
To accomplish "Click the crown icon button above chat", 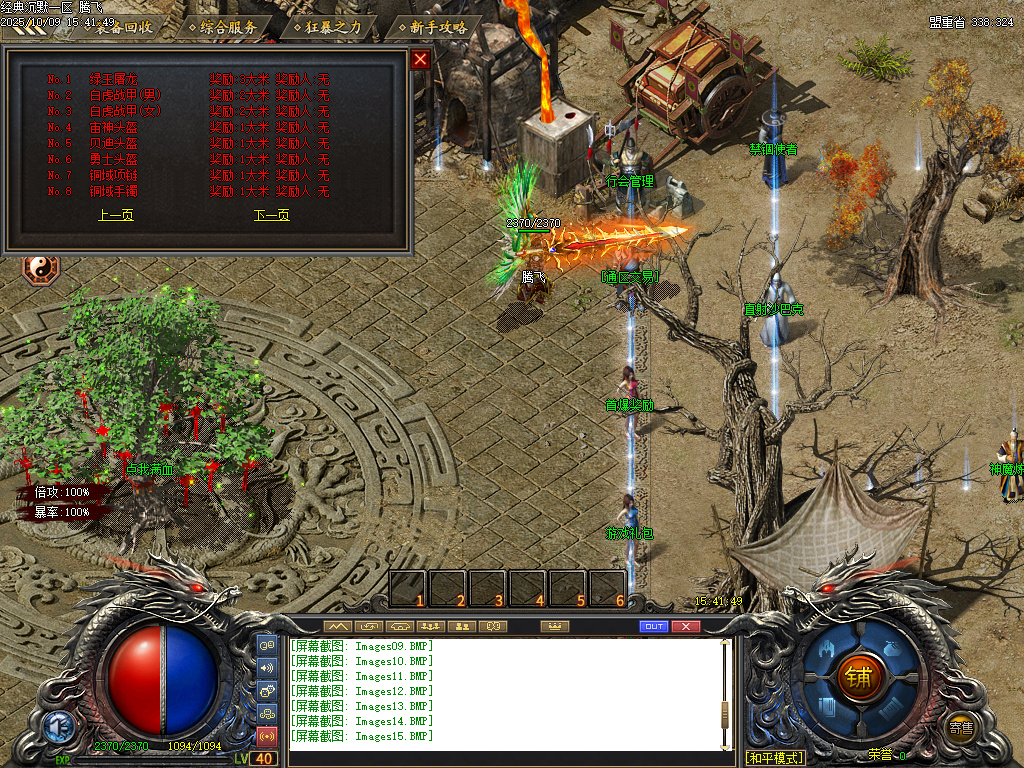I will pyautogui.click(x=553, y=626).
